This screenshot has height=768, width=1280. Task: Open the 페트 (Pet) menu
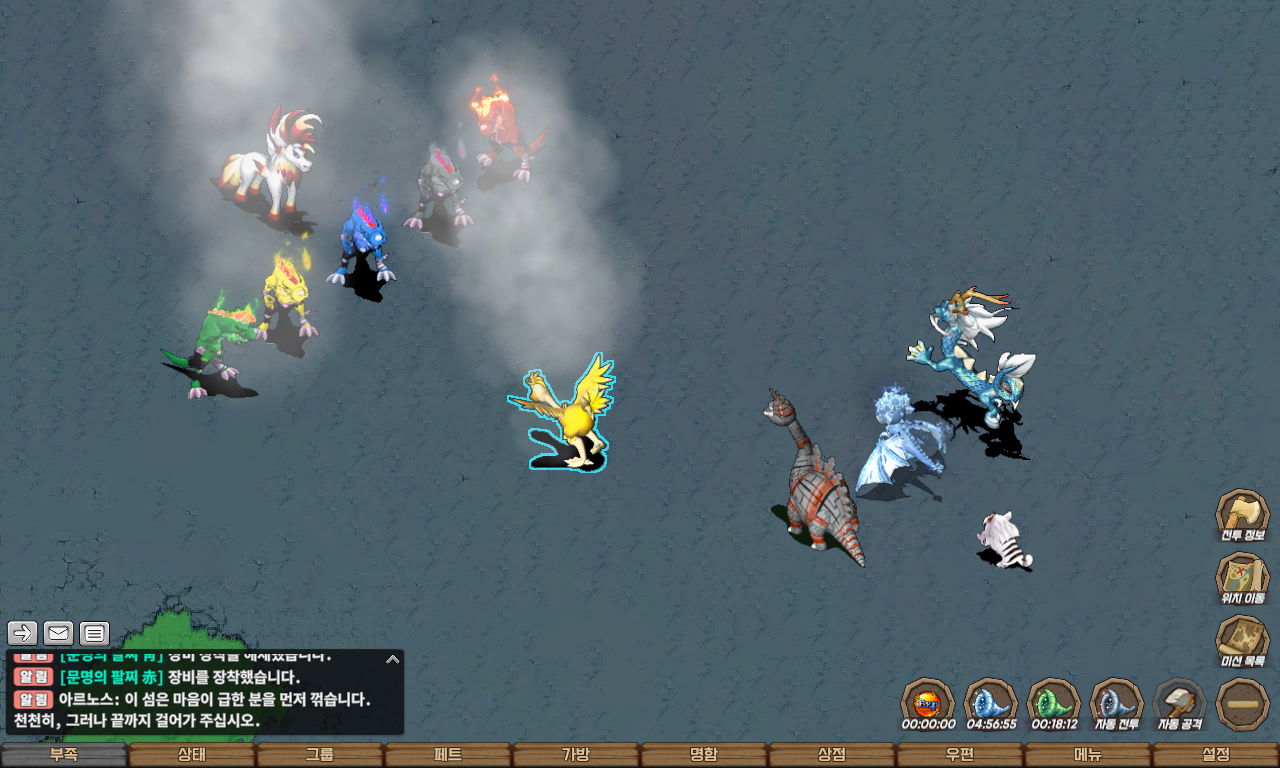[x=447, y=755]
